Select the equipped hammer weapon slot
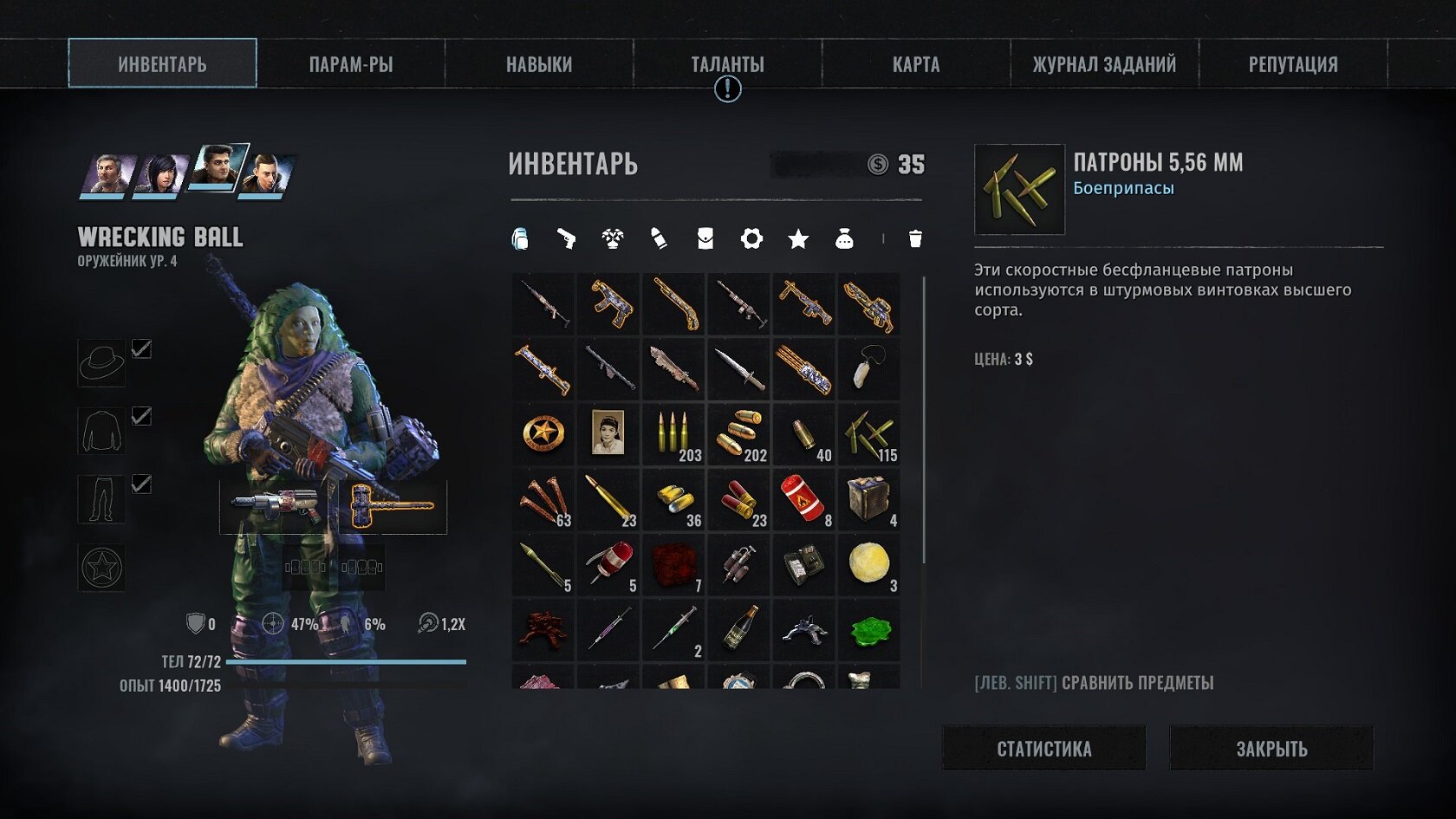The height and width of the screenshot is (819, 1456). point(391,505)
